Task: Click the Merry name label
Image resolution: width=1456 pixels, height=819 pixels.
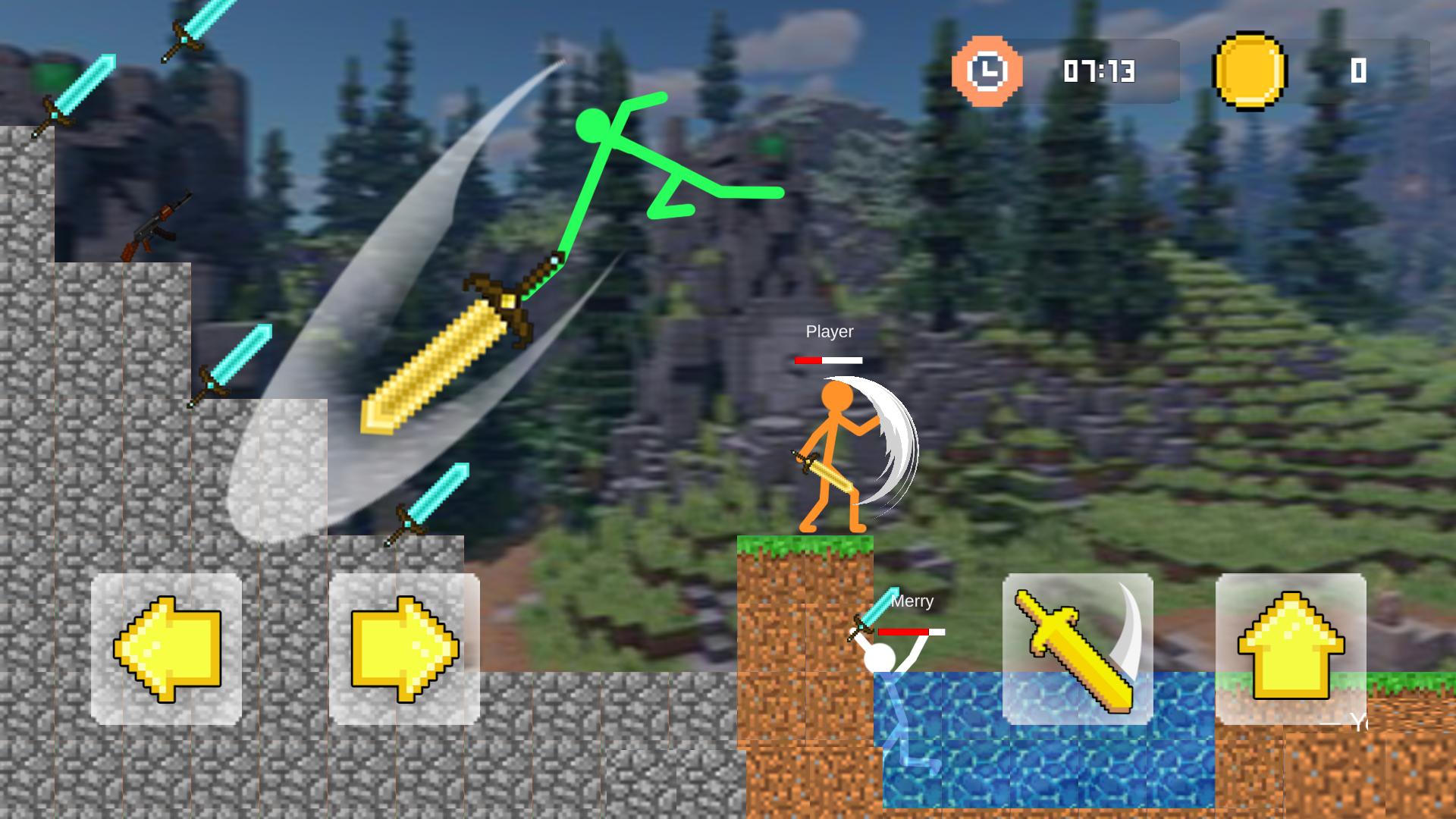Action: coord(912,601)
